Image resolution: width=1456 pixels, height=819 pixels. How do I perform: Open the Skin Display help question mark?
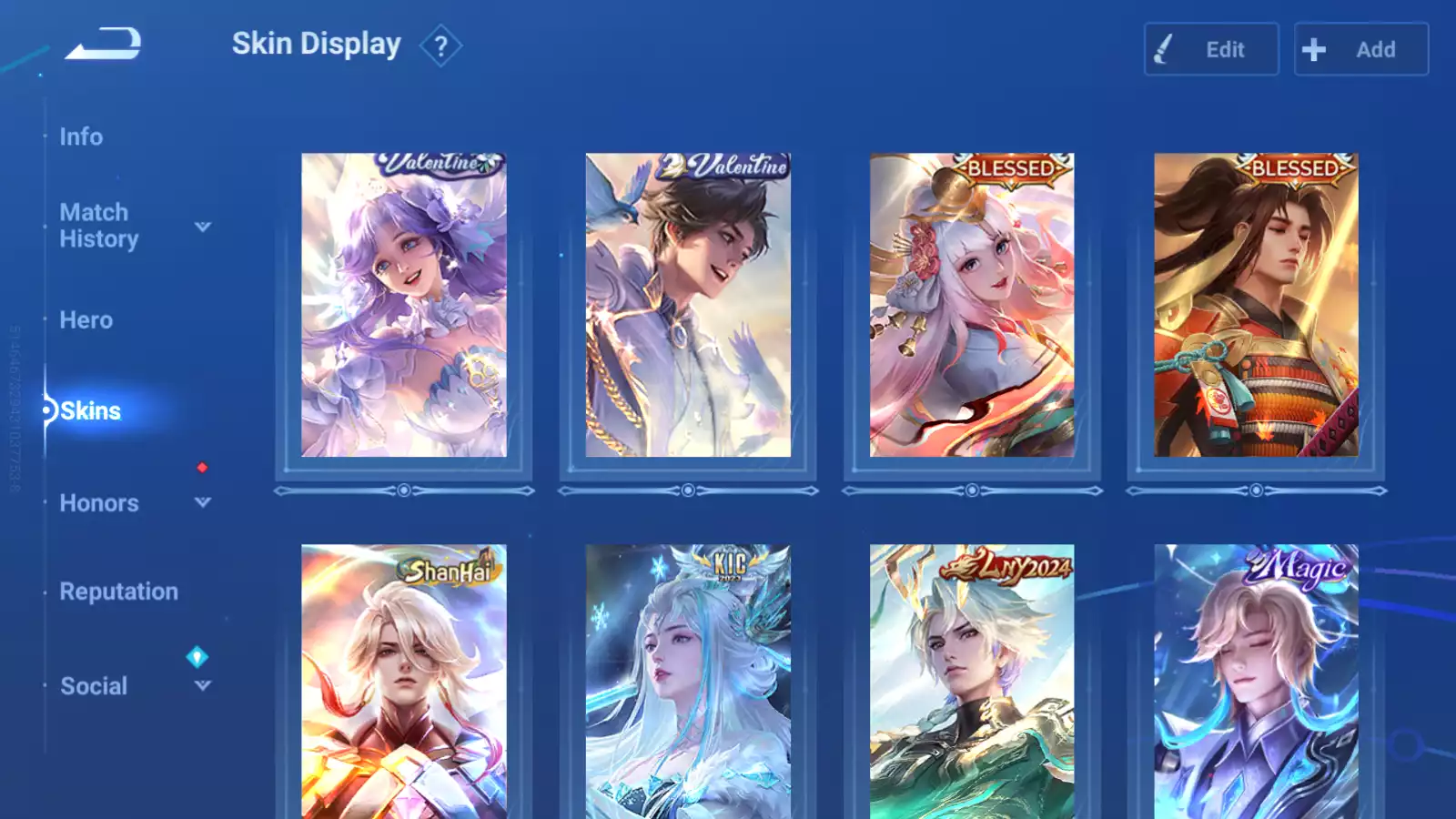pos(440,45)
